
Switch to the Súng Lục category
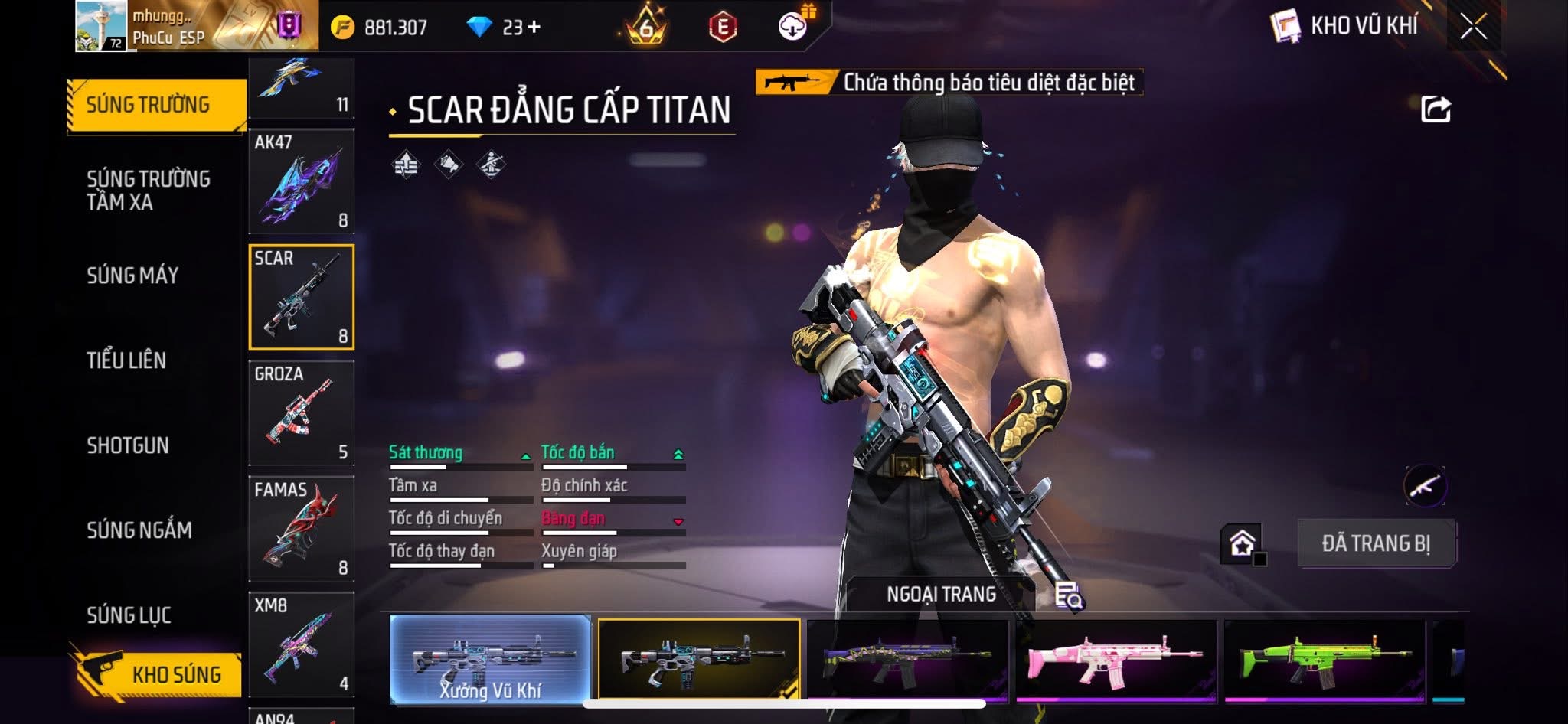coord(129,615)
